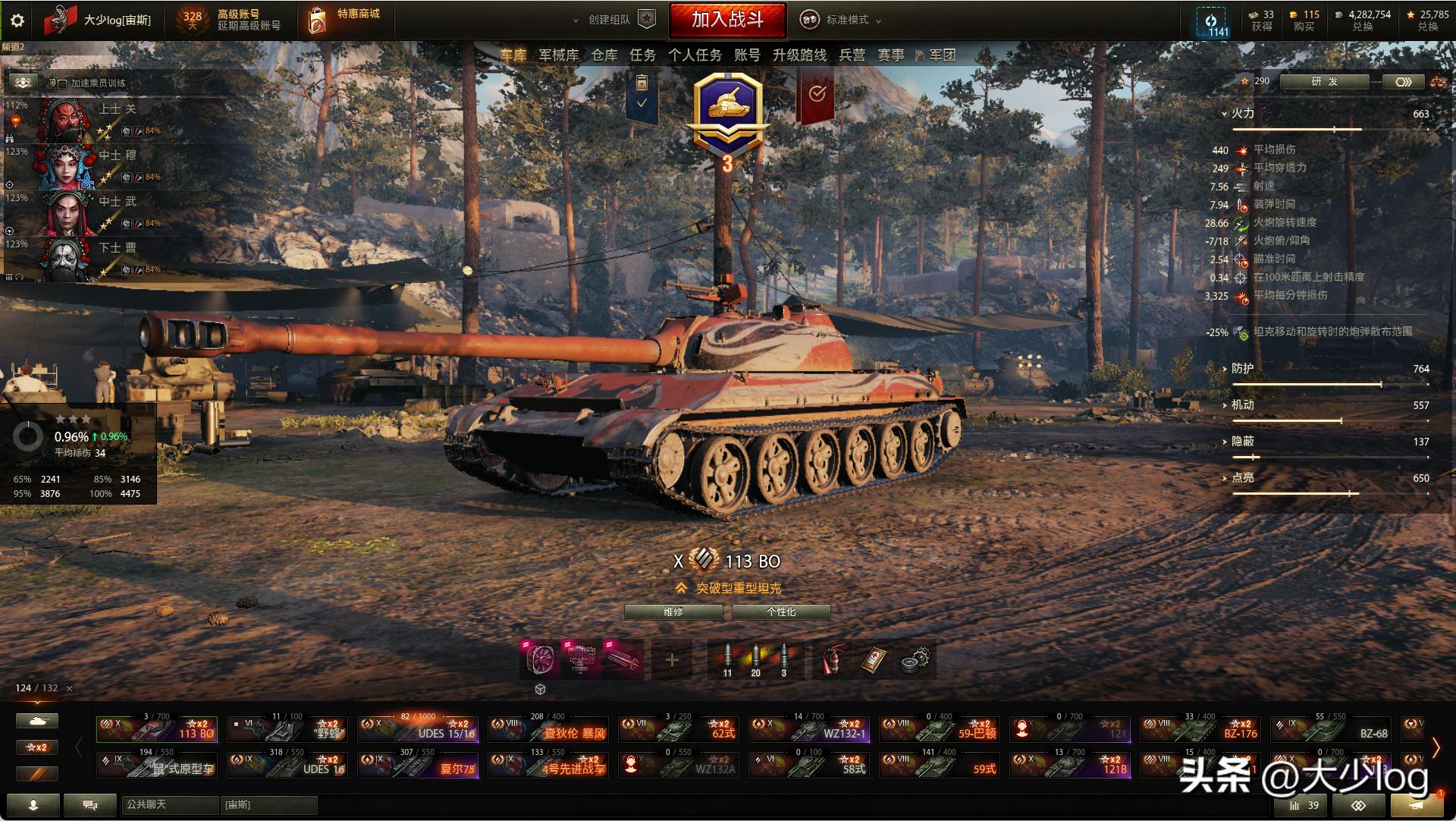Image resolution: width=1456 pixels, height=821 pixels.
Task: Switch to the 军械库 tab
Action: [x=558, y=55]
